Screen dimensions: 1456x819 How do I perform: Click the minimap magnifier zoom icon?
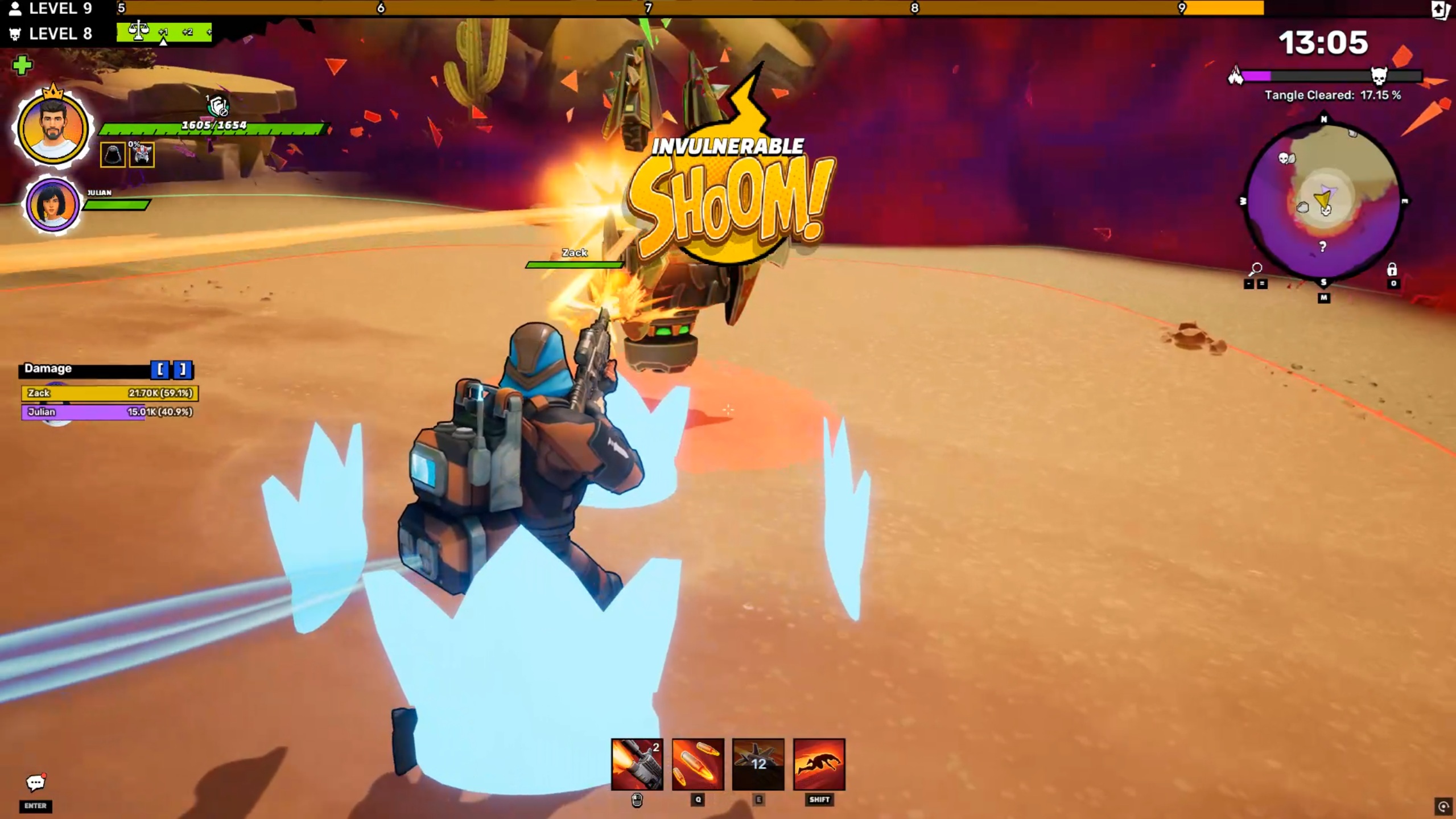point(1255,269)
